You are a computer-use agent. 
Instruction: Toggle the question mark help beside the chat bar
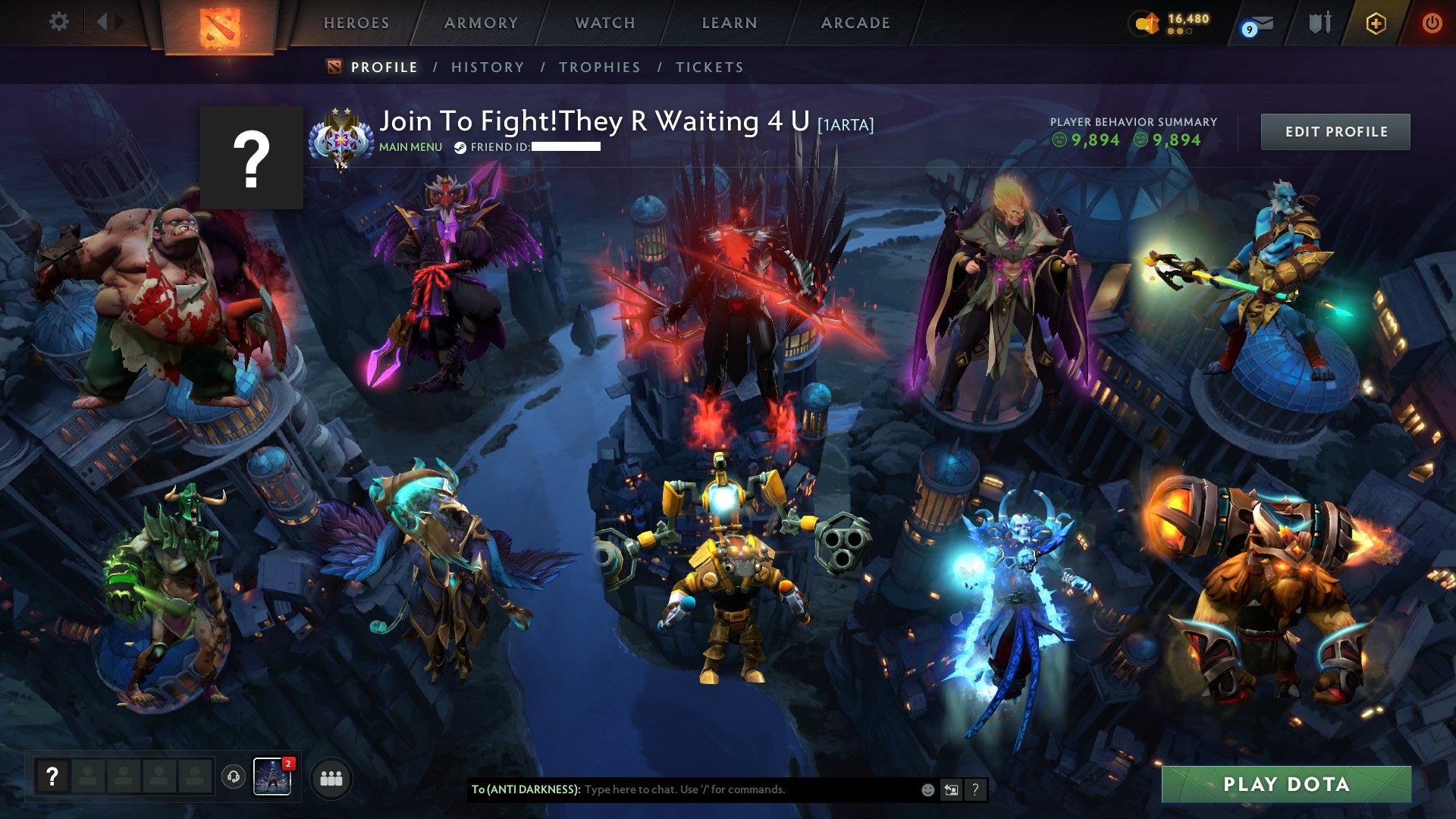(x=976, y=789)
